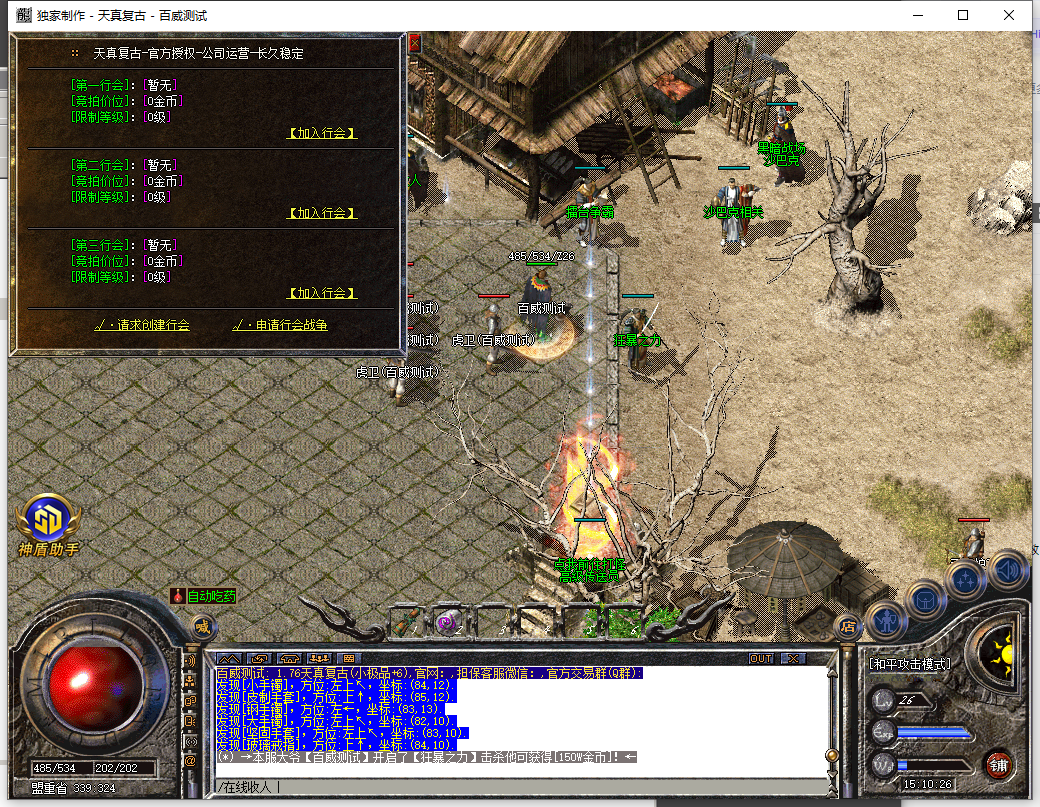
Task: Join the third guild (第三行会) via 加入行会
Action: [x=322, y=293]
